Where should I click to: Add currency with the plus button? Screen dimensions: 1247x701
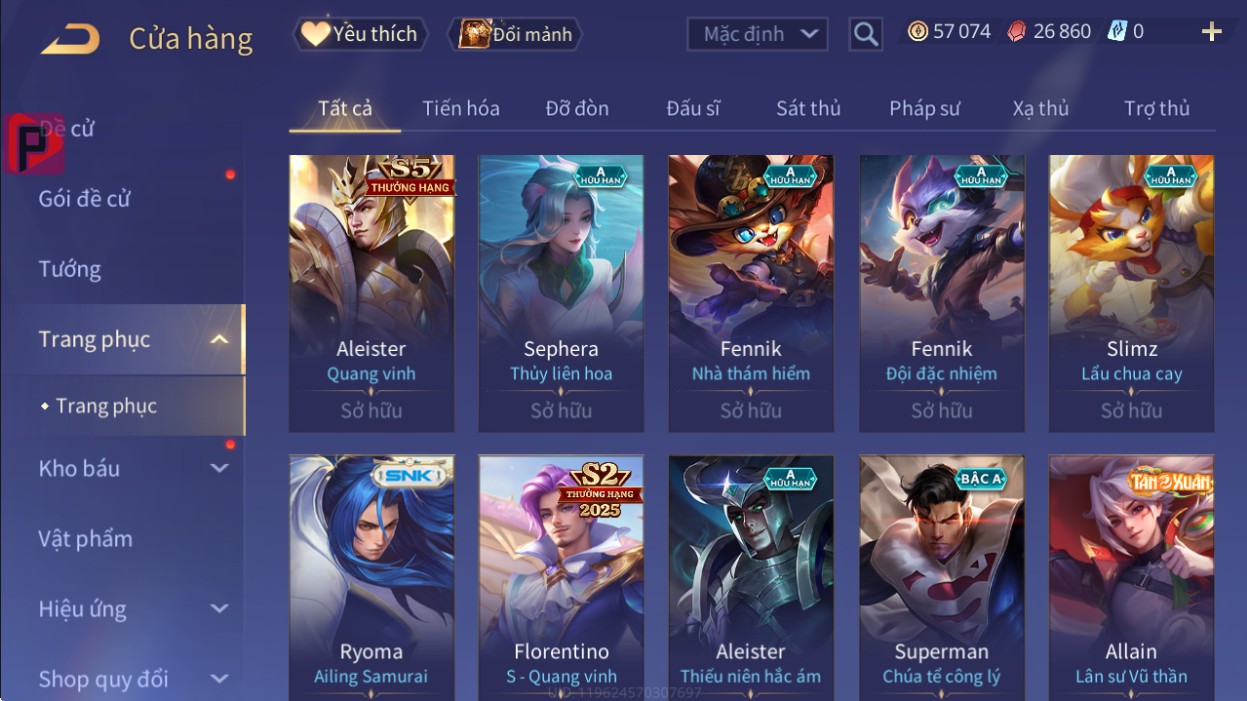[1211, 32]
